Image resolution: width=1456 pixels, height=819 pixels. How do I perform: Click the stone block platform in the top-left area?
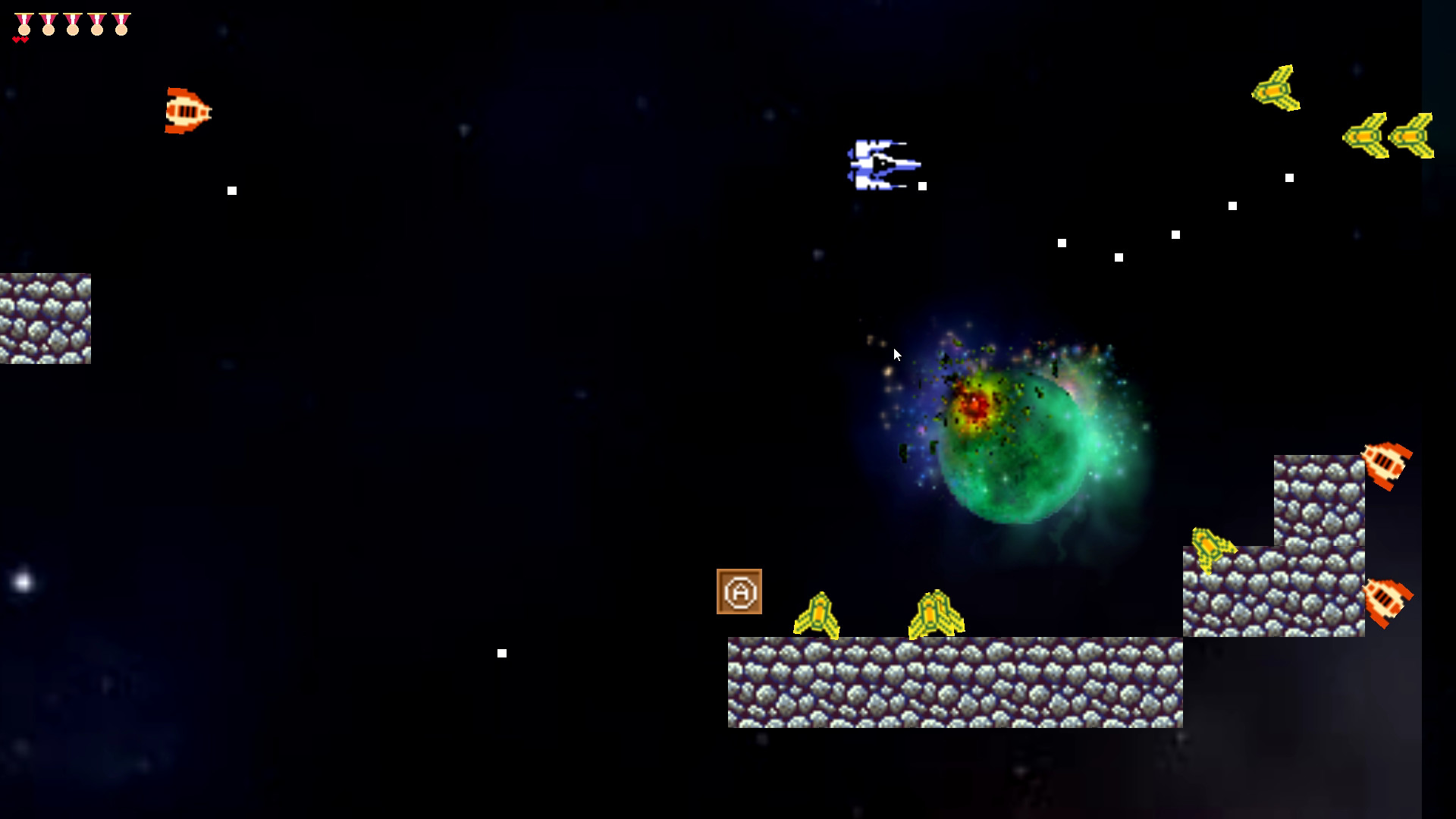tap(45, 318)
